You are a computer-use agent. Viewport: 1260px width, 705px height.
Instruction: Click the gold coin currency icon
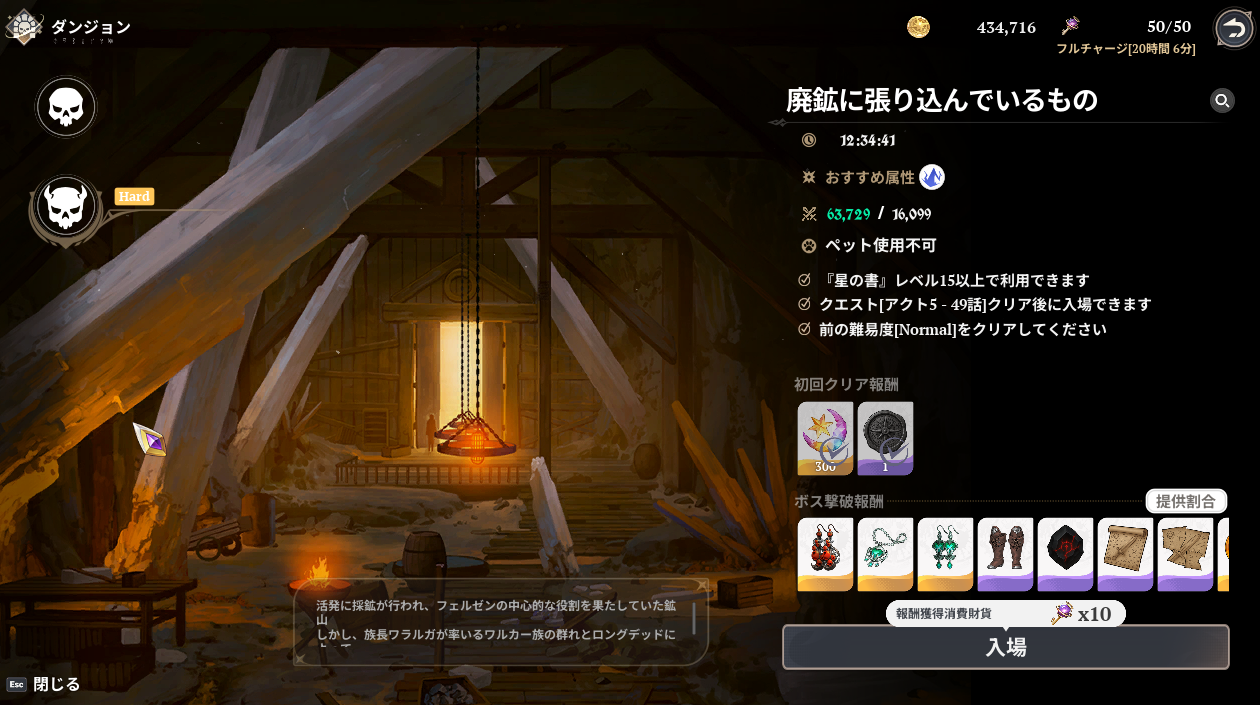pos(918,27)
